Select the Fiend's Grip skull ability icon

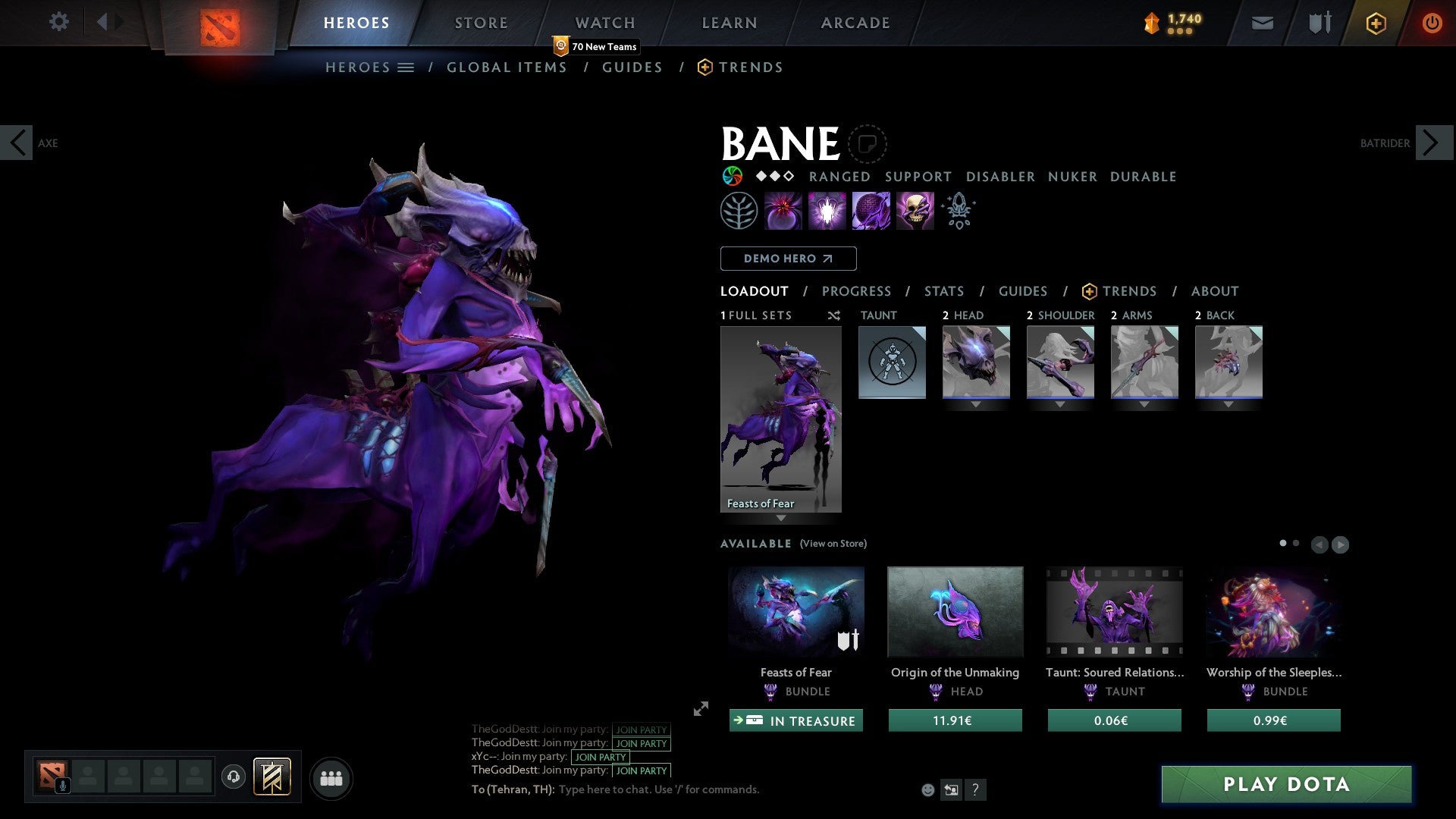click(x=915, y=210)
